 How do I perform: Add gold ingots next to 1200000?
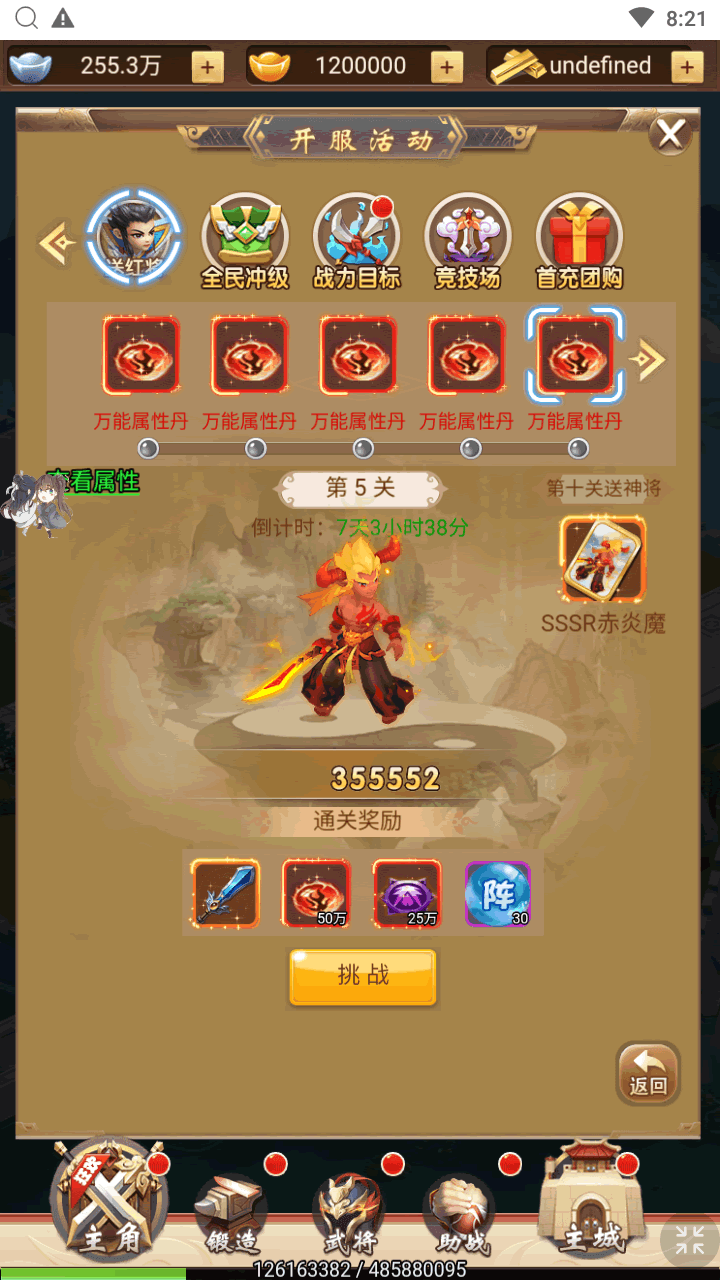click(x=446, y=67)
